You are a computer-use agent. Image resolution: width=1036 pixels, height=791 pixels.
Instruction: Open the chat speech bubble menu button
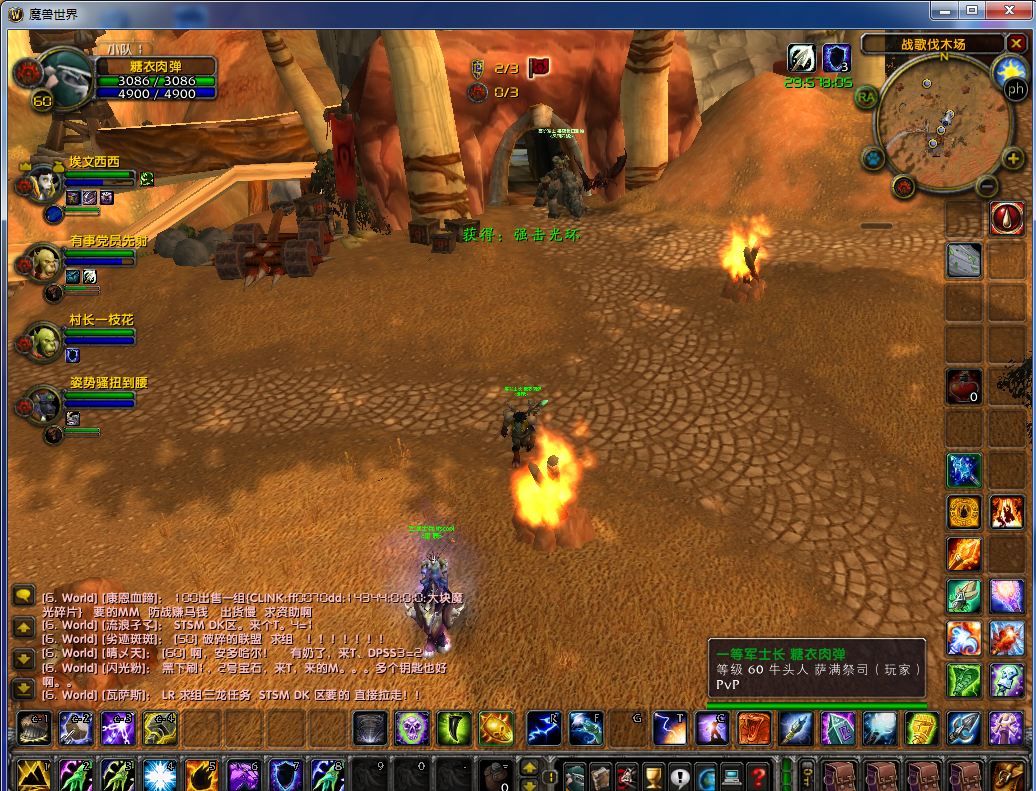[x=23, y=595]
